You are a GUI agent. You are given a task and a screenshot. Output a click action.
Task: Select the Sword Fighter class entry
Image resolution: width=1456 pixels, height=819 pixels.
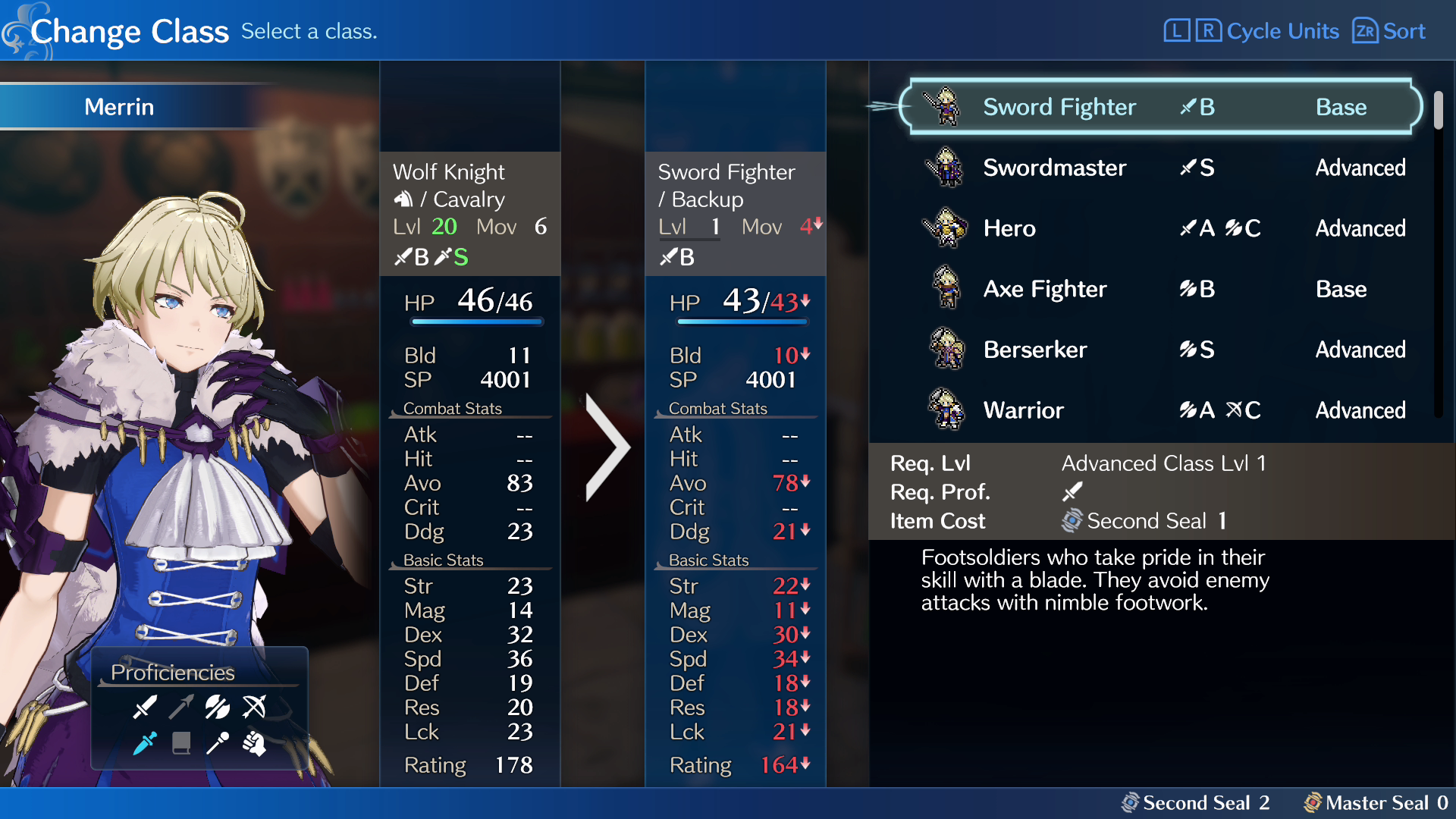pyautogui.click(x=1060, y=107)
